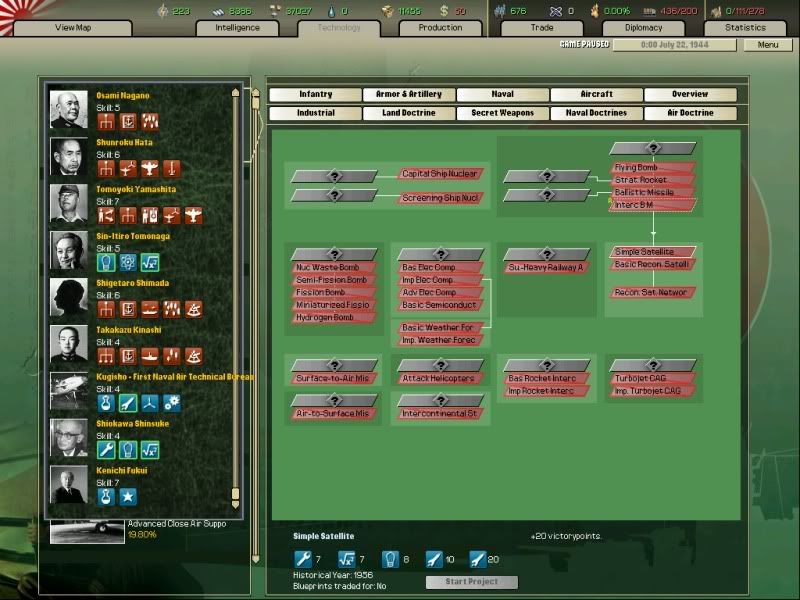
Task: Open the Production tab
Action: [x=440, y=28]
